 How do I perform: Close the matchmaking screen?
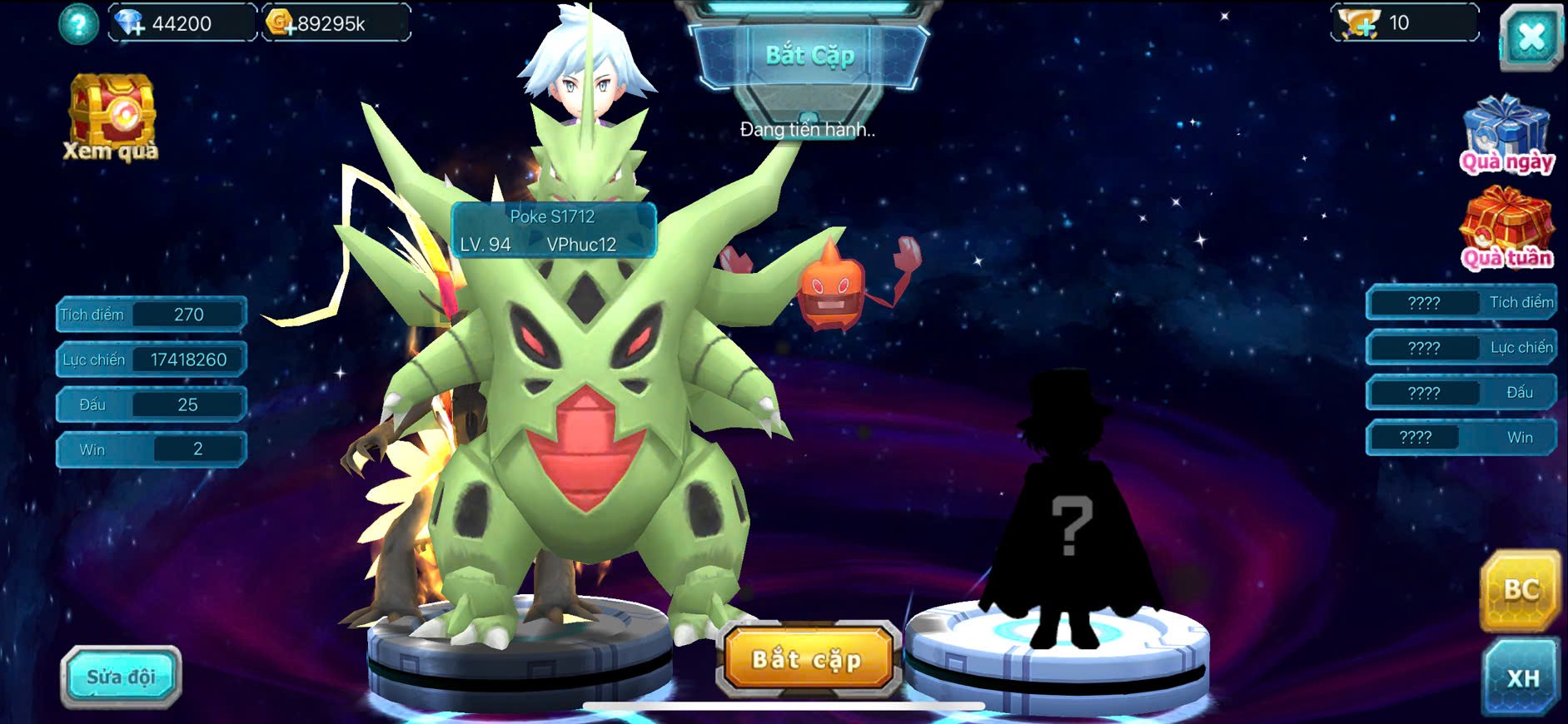tap(1531, 37)
